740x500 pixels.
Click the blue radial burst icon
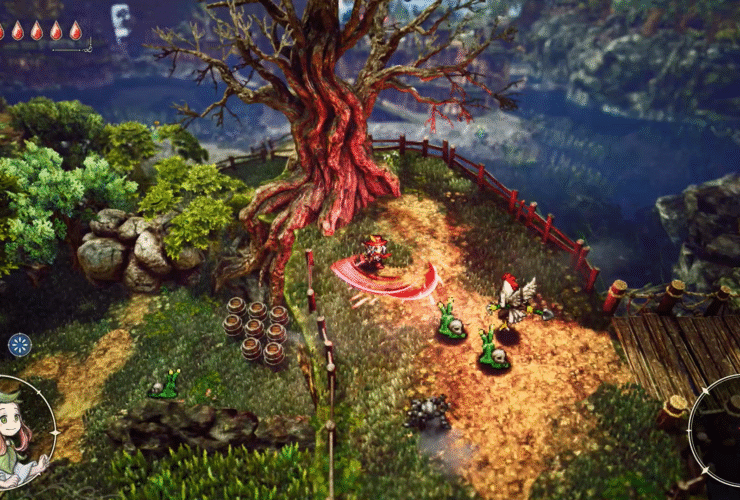pyautogui.click(x=19, y=345)
